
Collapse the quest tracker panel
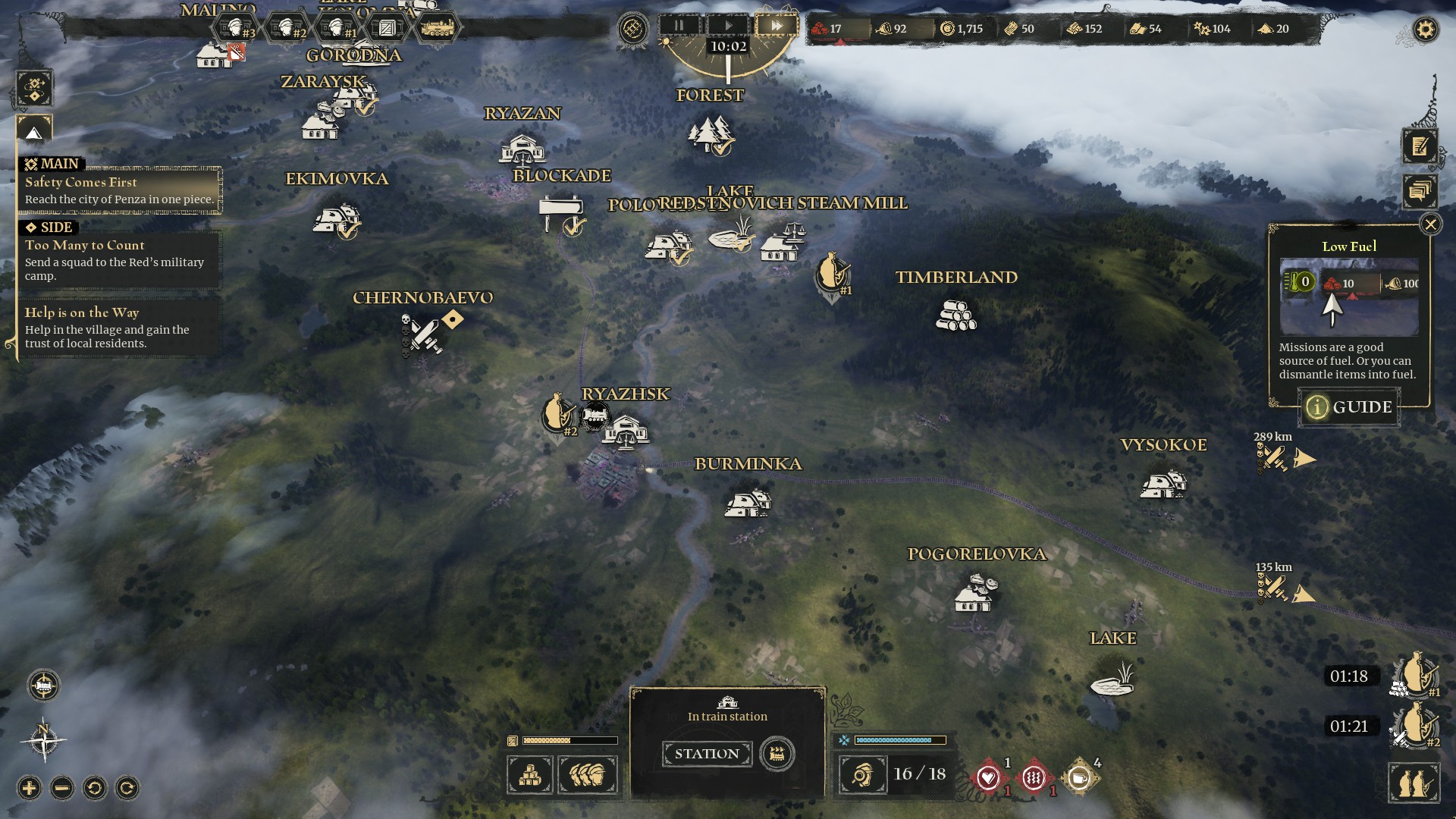pos(34,133)
